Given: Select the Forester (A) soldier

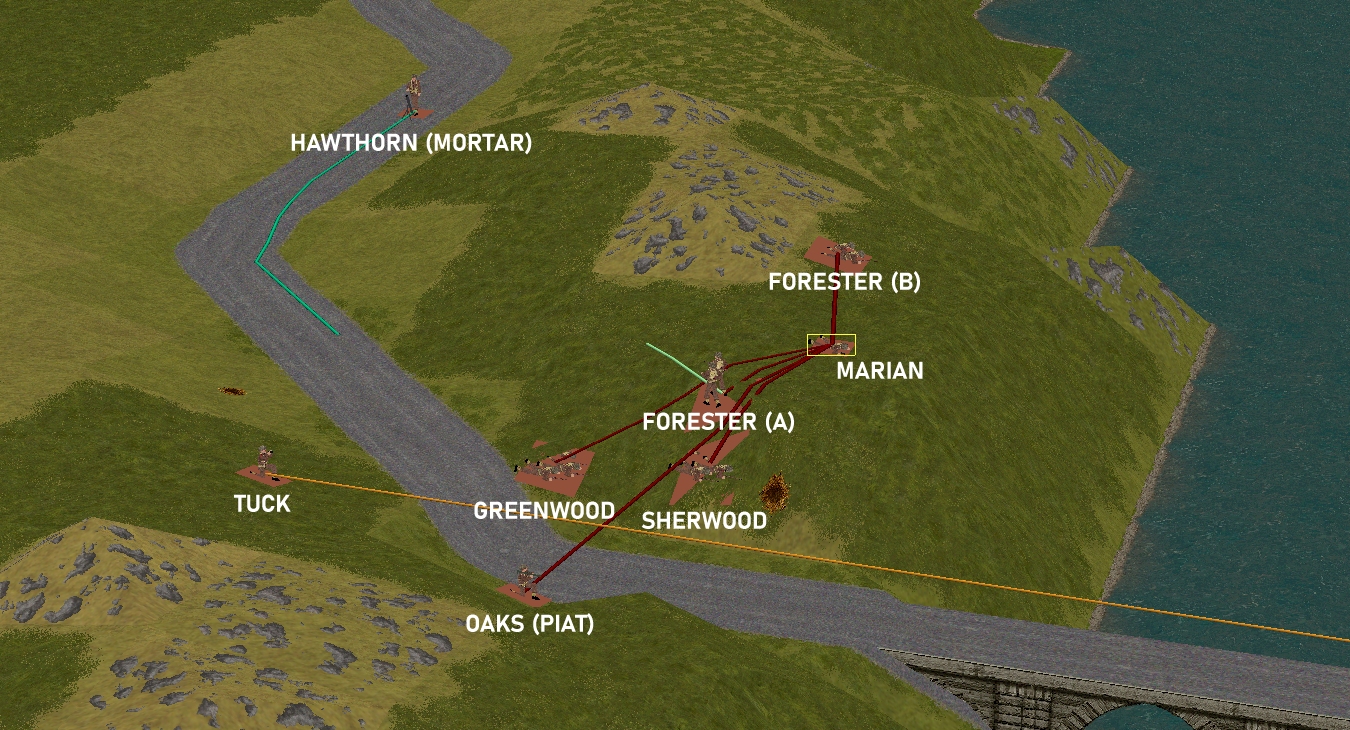Looking at the screenshot, I should (x=715, y=377).
